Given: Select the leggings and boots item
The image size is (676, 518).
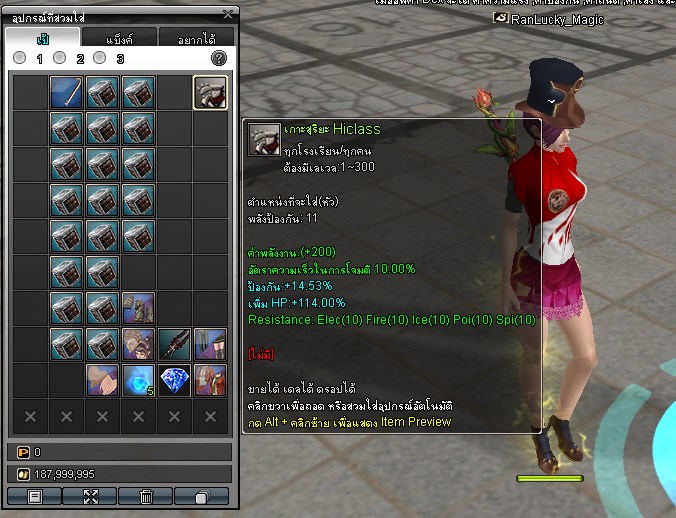Looking at the screenshot, I should [210, 345].
